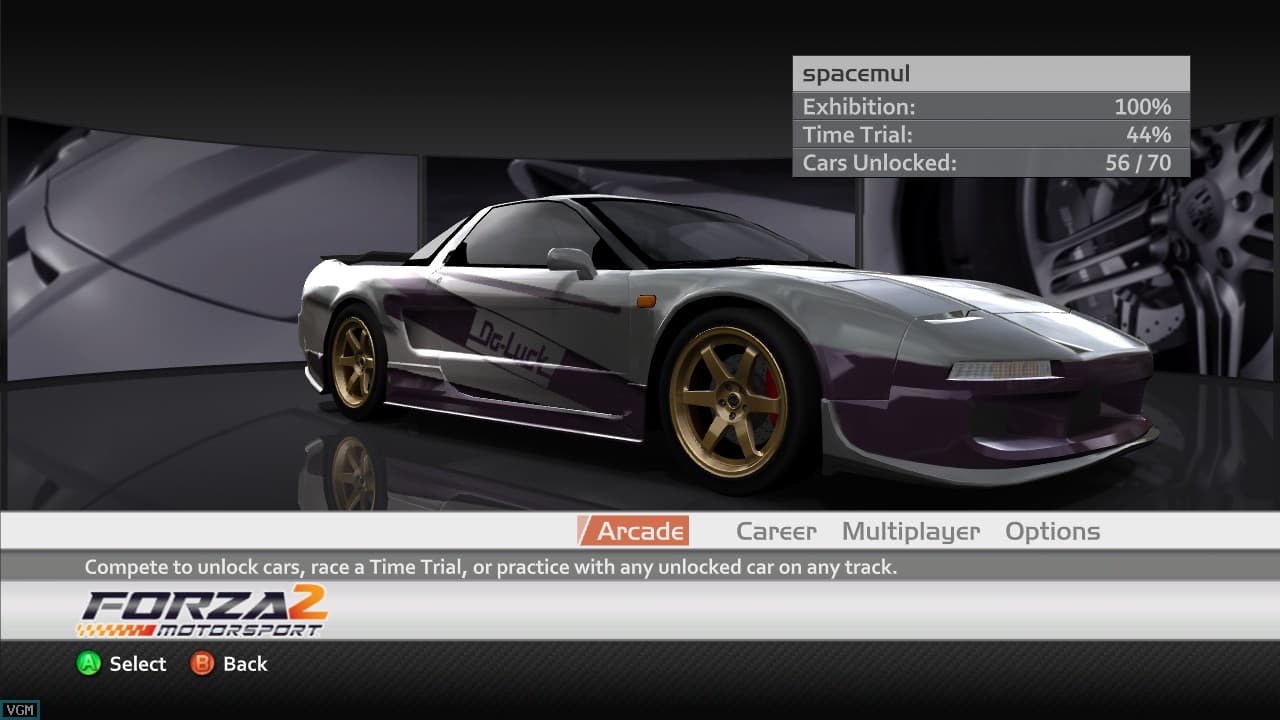Click the Cars Unlocked 56/70 entry
1280x720 pixels.
[990, 162]
